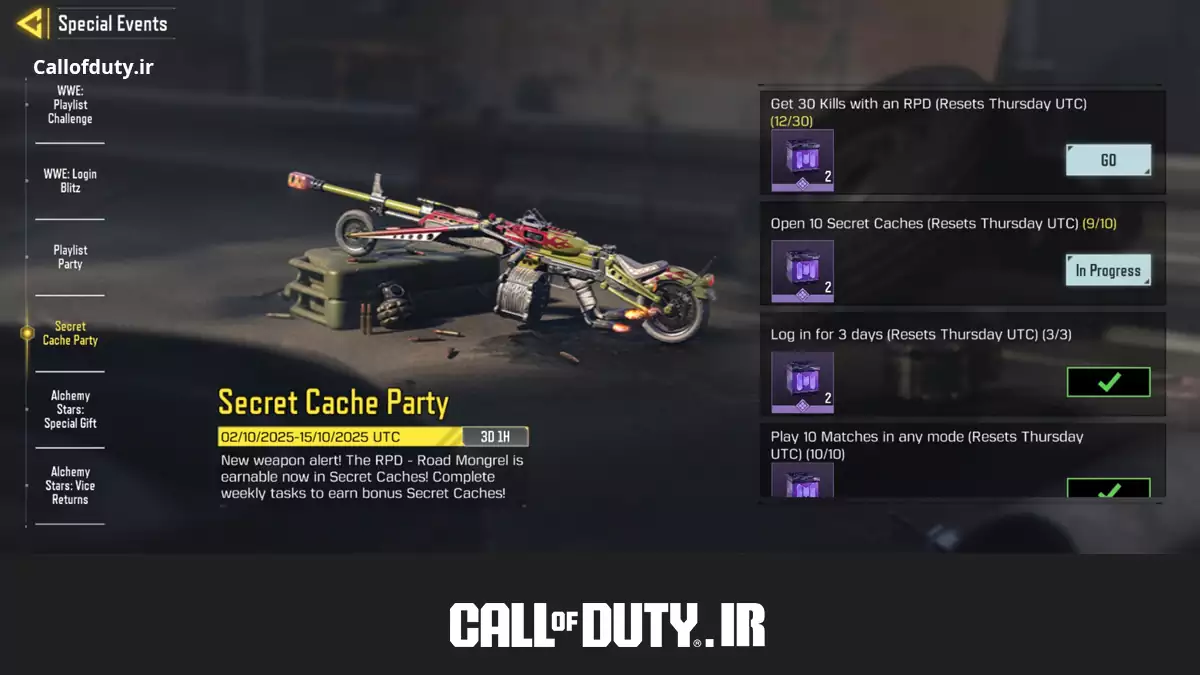Click the In Progress button
The width and height of the screenshot is (1200, 675).
(1108, 270)
